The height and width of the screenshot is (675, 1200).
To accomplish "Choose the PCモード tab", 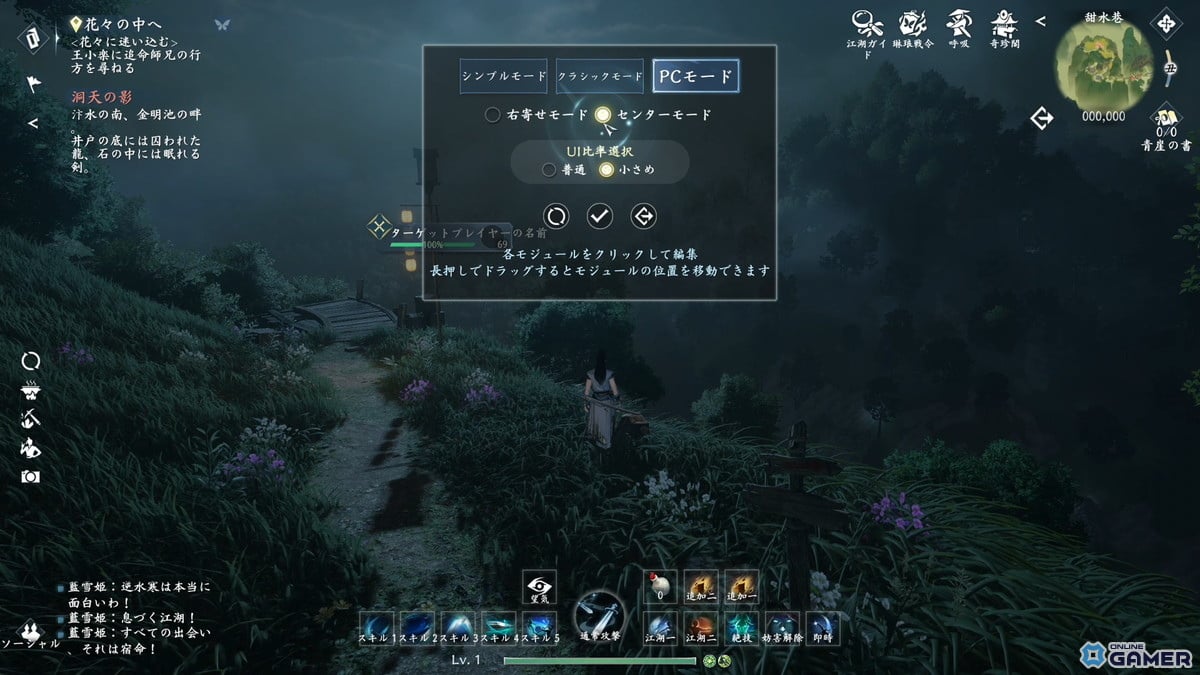I will click(695, 76).
